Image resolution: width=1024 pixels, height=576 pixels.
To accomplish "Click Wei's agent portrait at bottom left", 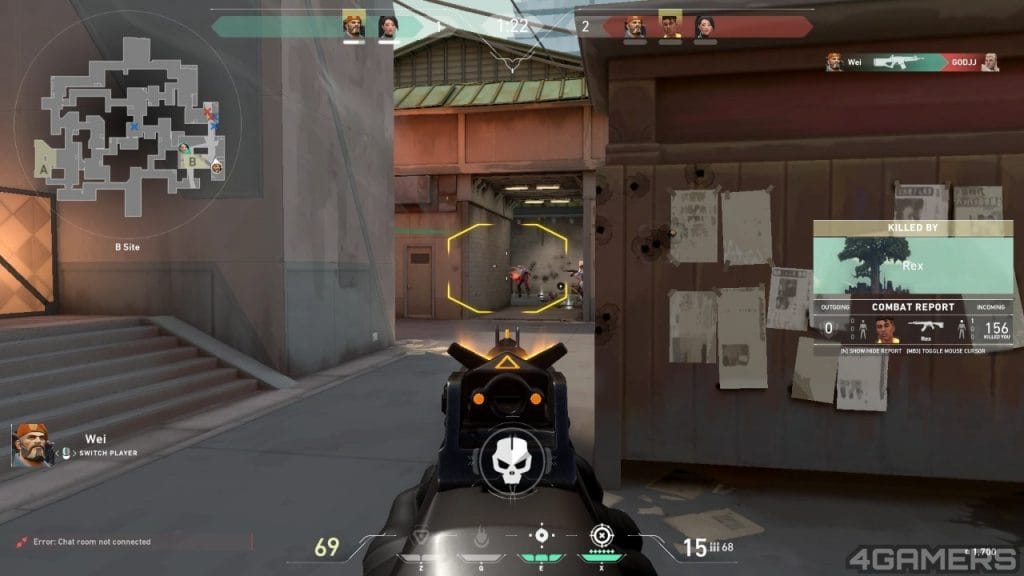I will (x=31, y=445).
